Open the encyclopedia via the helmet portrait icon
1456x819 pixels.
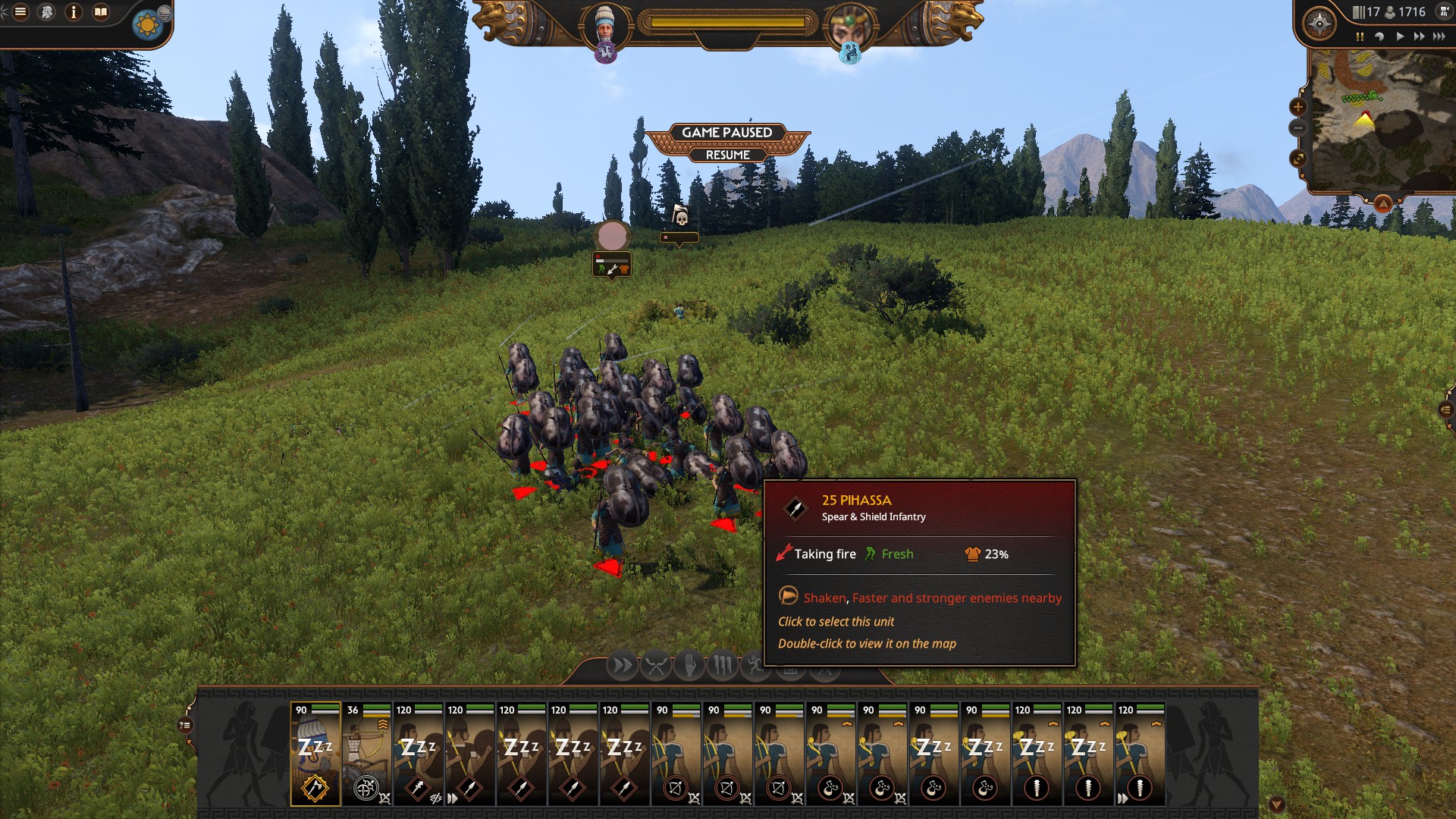point(46,11)
